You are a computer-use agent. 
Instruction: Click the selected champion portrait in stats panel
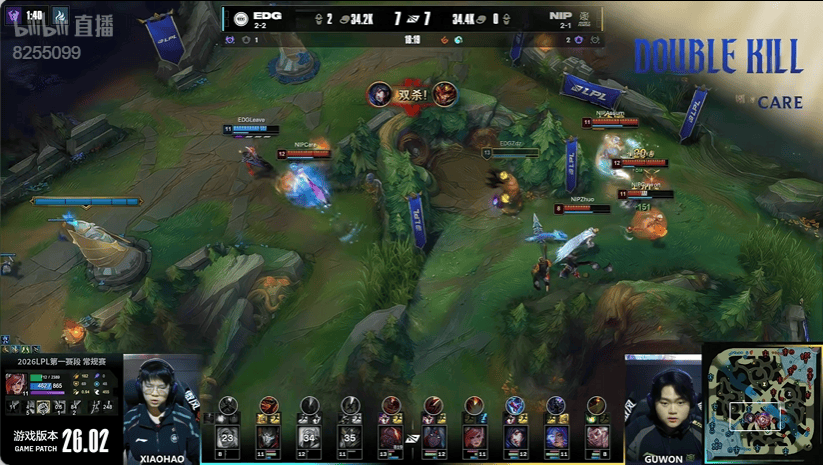click(17, 384)
